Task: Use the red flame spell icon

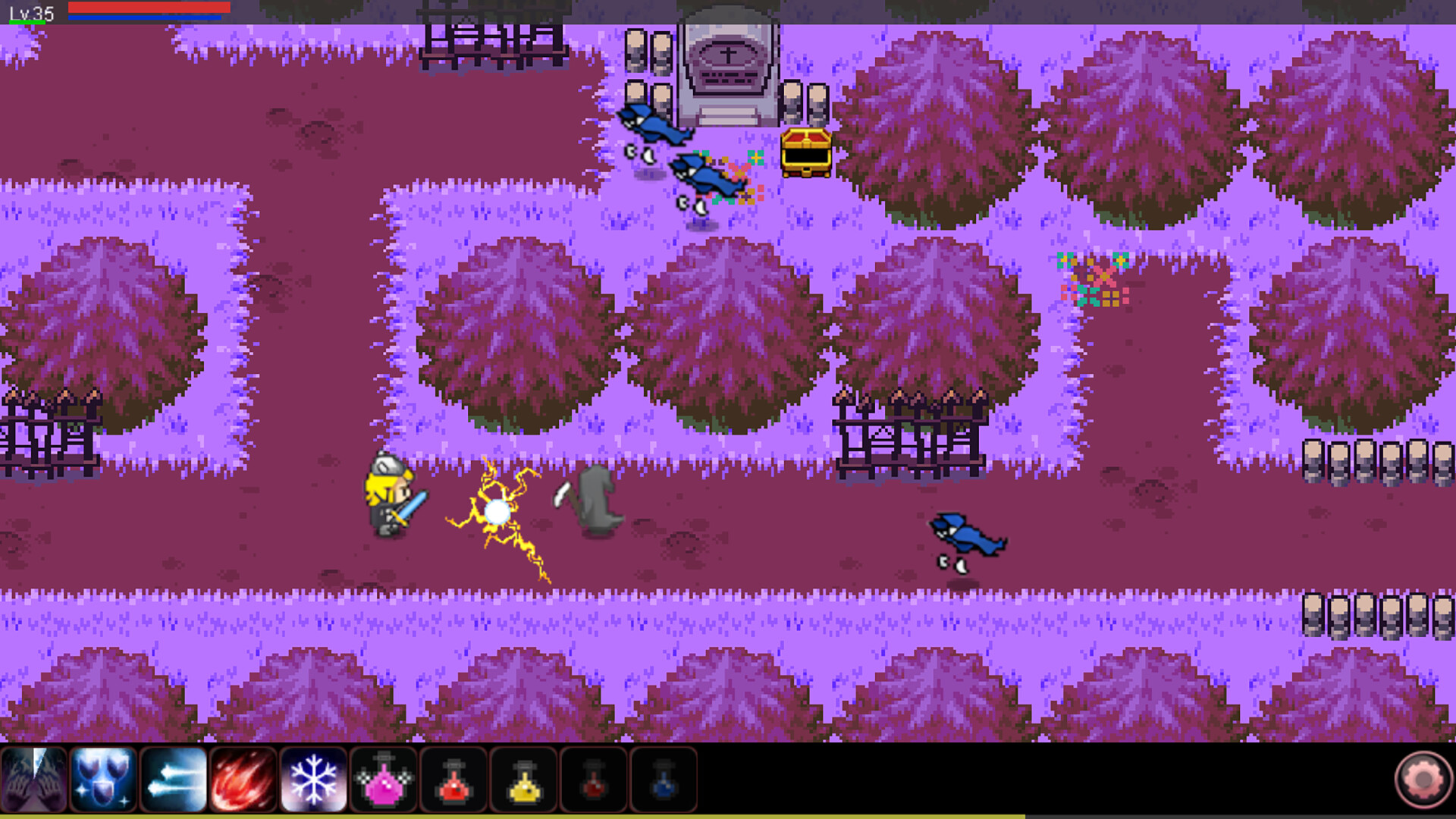Action: pos(243,781)
